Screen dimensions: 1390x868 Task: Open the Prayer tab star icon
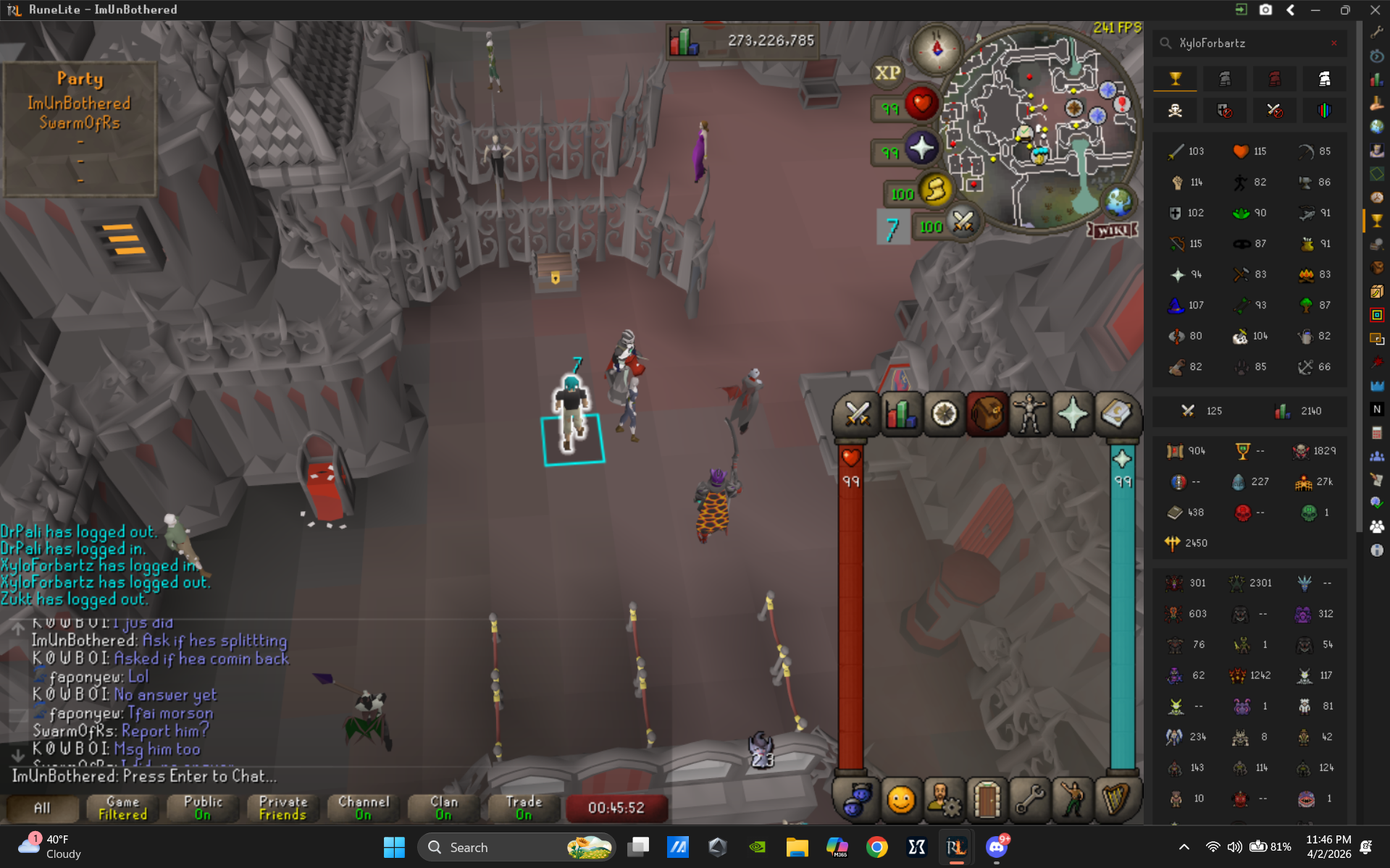point(1073,413)
